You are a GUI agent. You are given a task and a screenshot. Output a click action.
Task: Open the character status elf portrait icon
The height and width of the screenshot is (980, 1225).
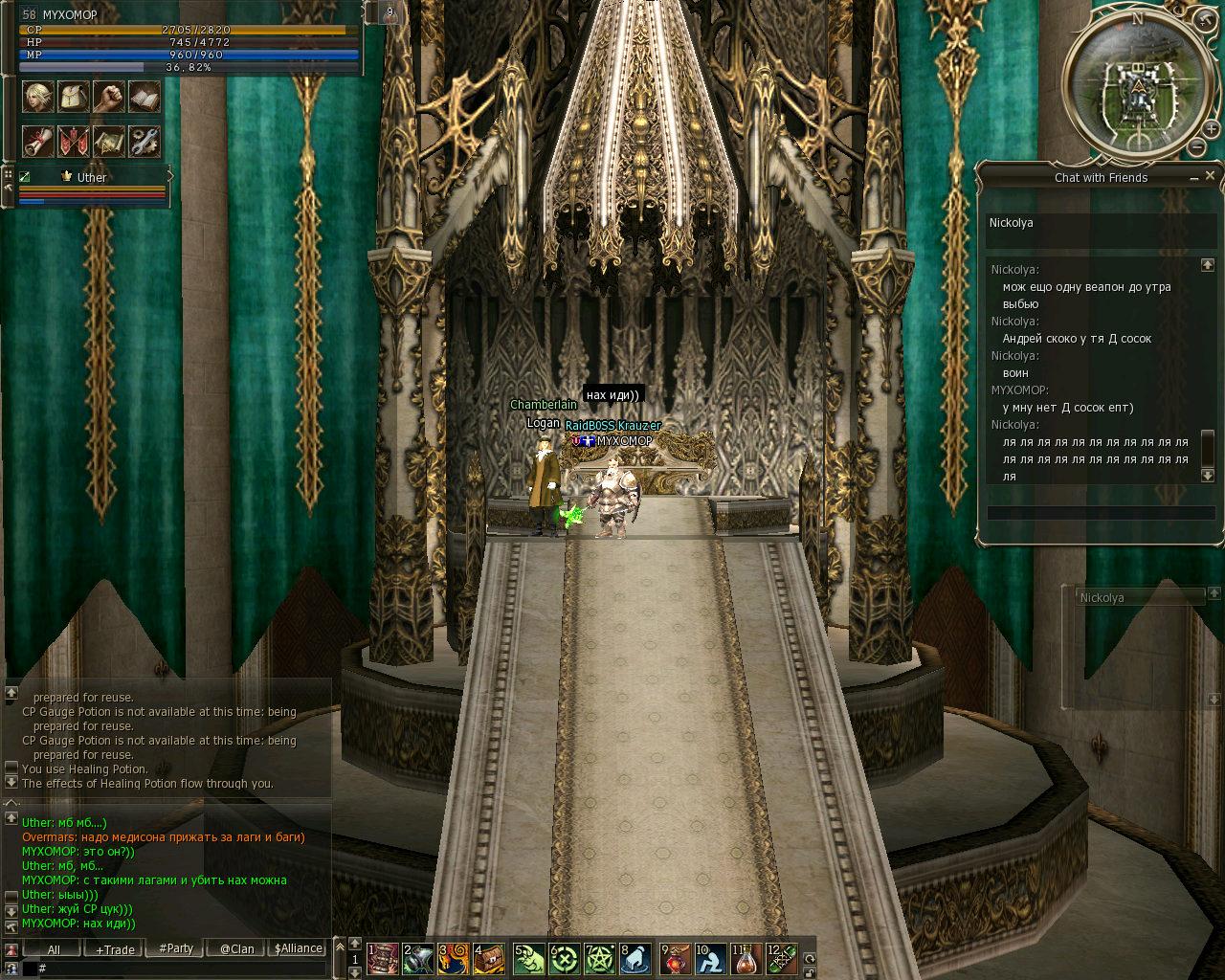(x=38, y=97)
